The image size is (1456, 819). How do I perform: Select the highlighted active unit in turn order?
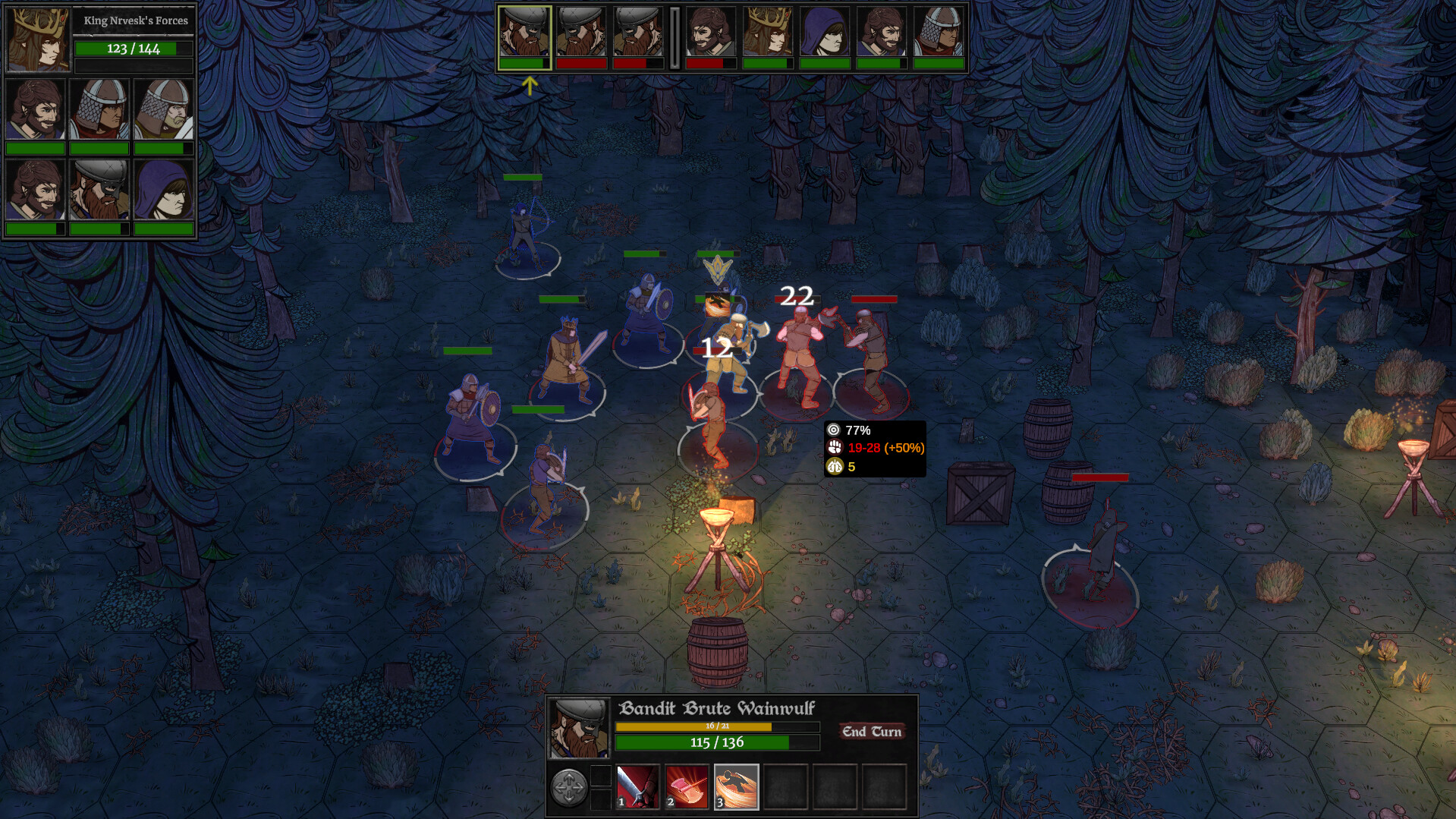(x=524, y=32)
